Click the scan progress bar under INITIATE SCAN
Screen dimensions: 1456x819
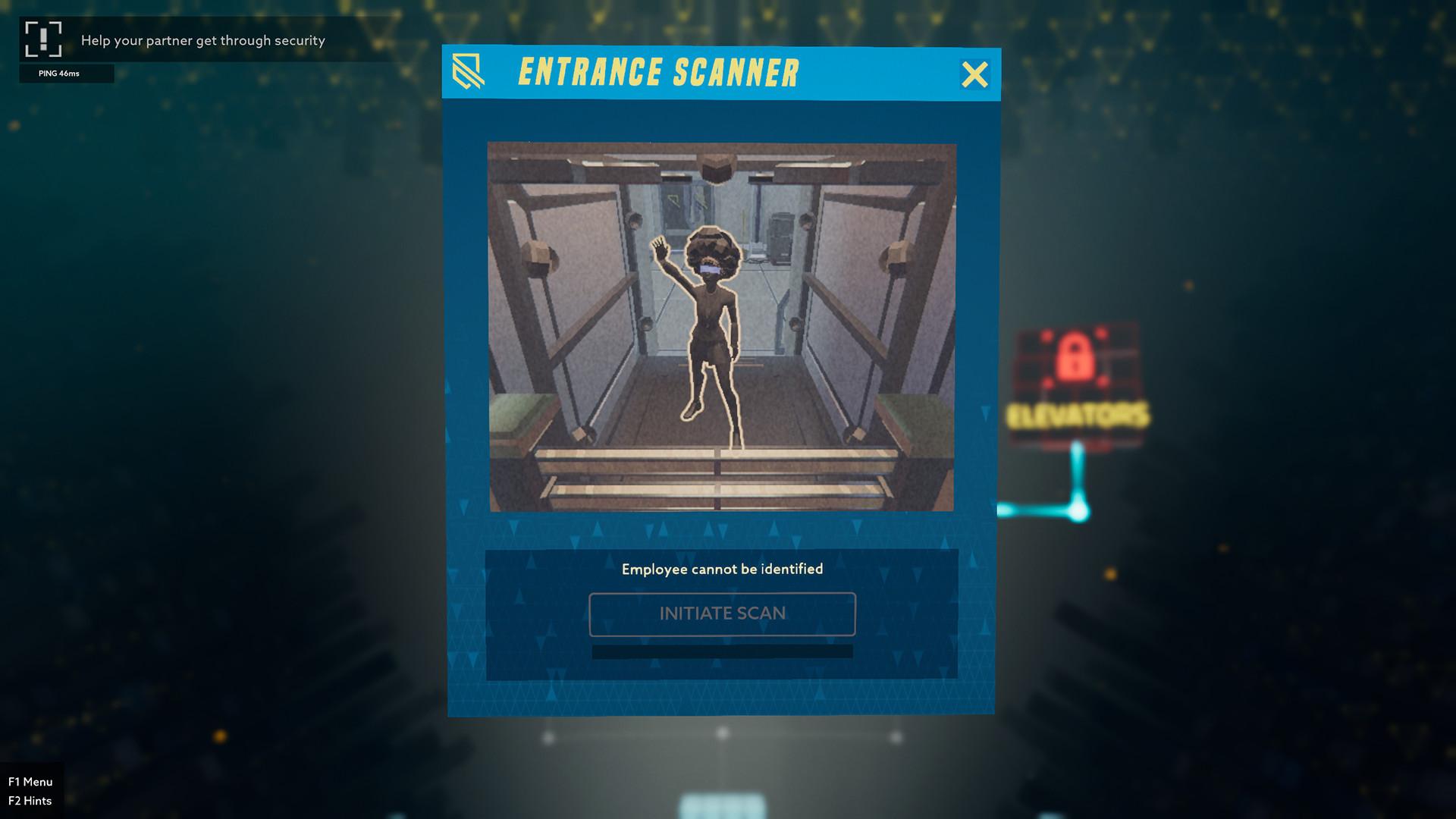722,651
